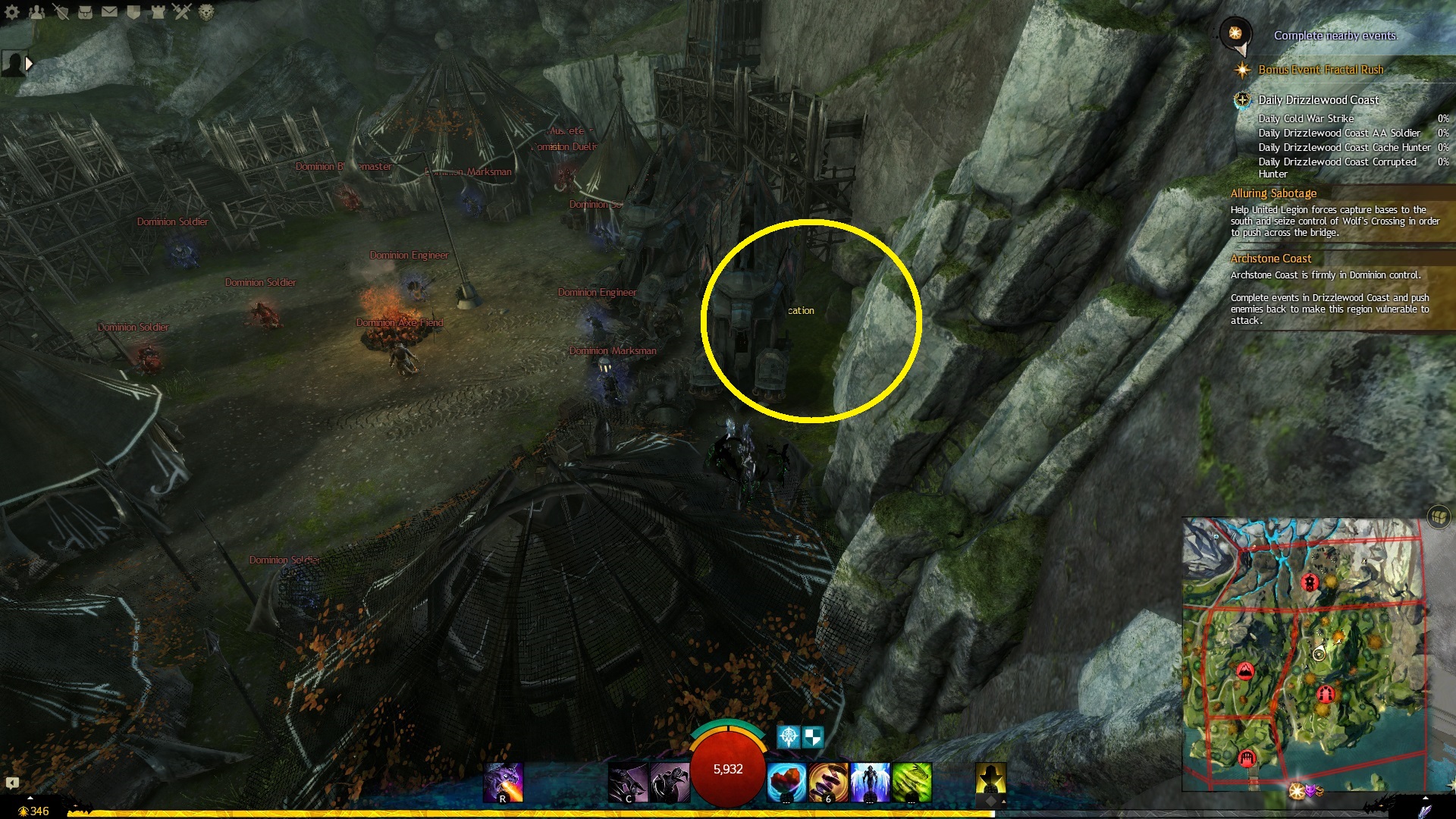Image resolution: width=1456 pixels, height=819 pixels.
Task: Activate the golden coiled spring skill
Action: (x=828, y=783)
